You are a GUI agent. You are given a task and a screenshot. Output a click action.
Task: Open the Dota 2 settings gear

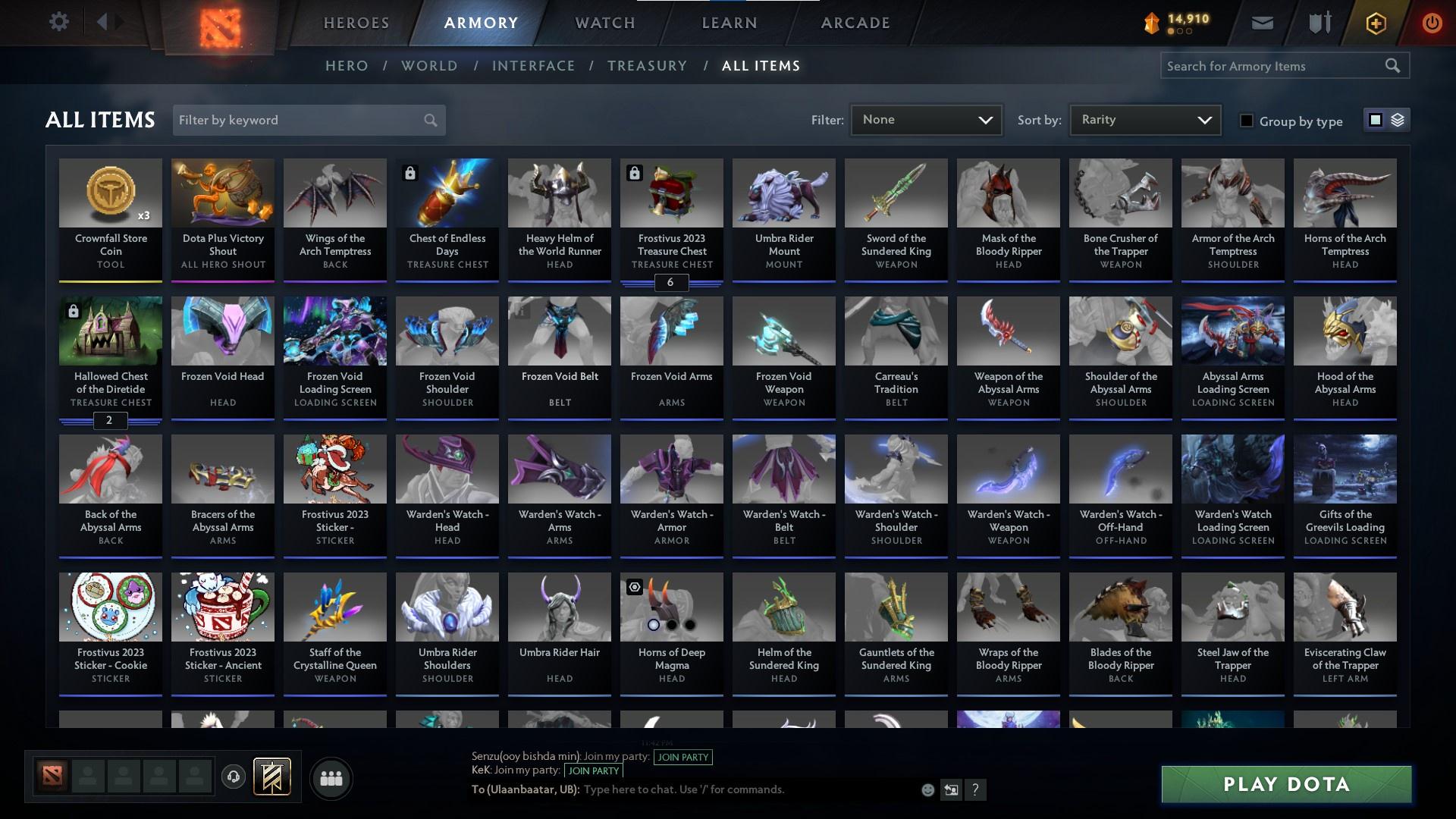click(59, 21)
